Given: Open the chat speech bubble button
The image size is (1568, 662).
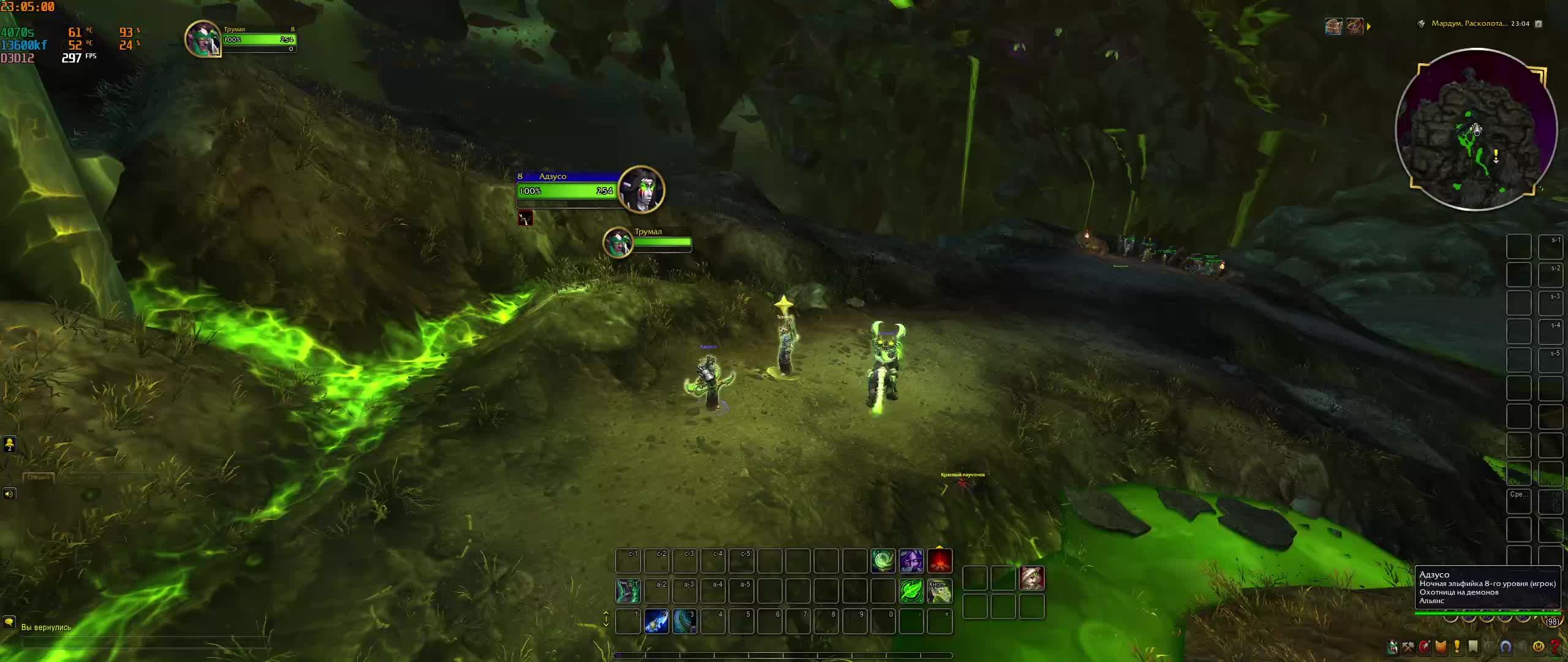Looking at the screenshot, I should click(9, 623).
